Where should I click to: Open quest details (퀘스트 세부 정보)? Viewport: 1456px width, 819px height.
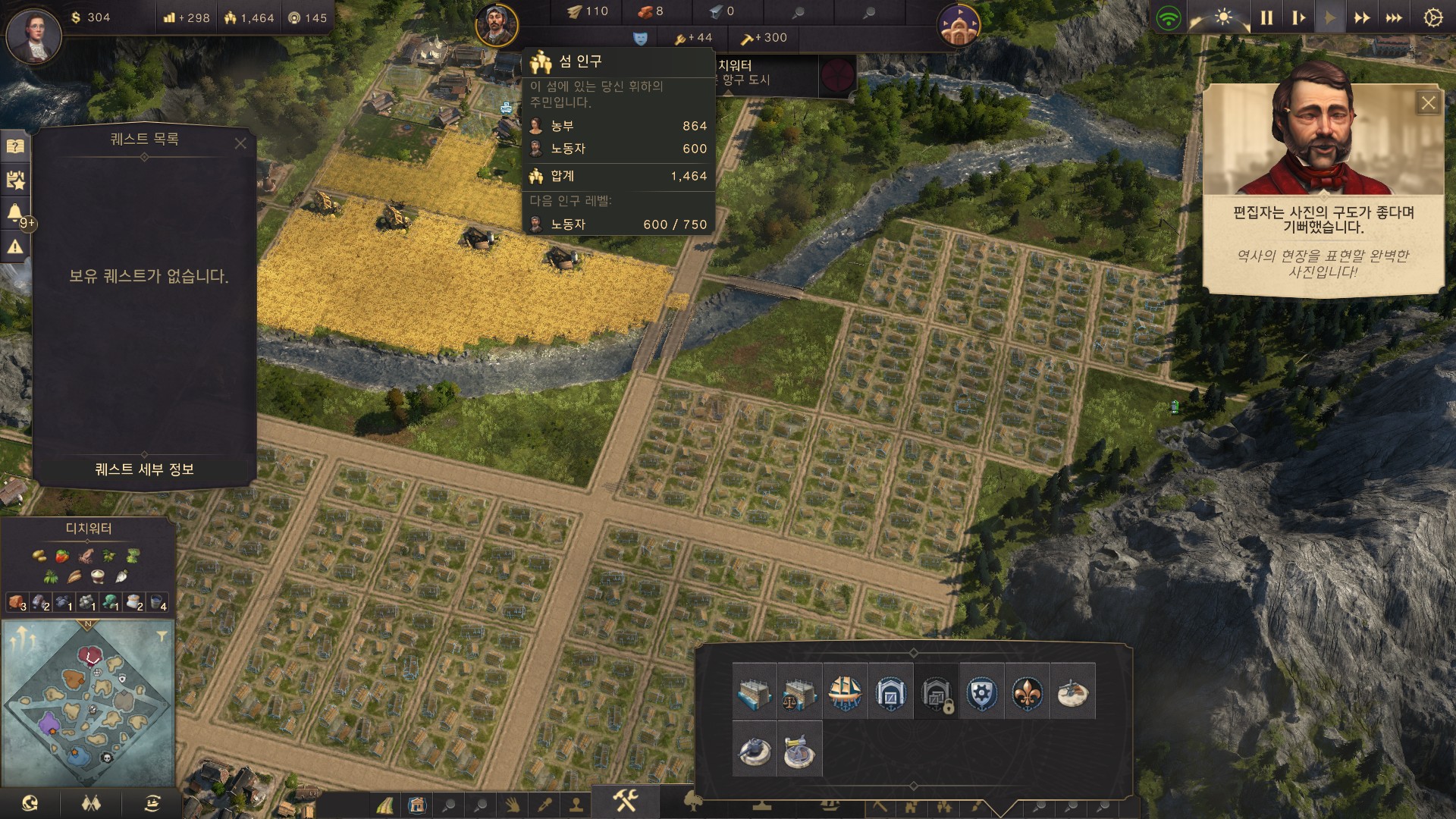point(144,469)
